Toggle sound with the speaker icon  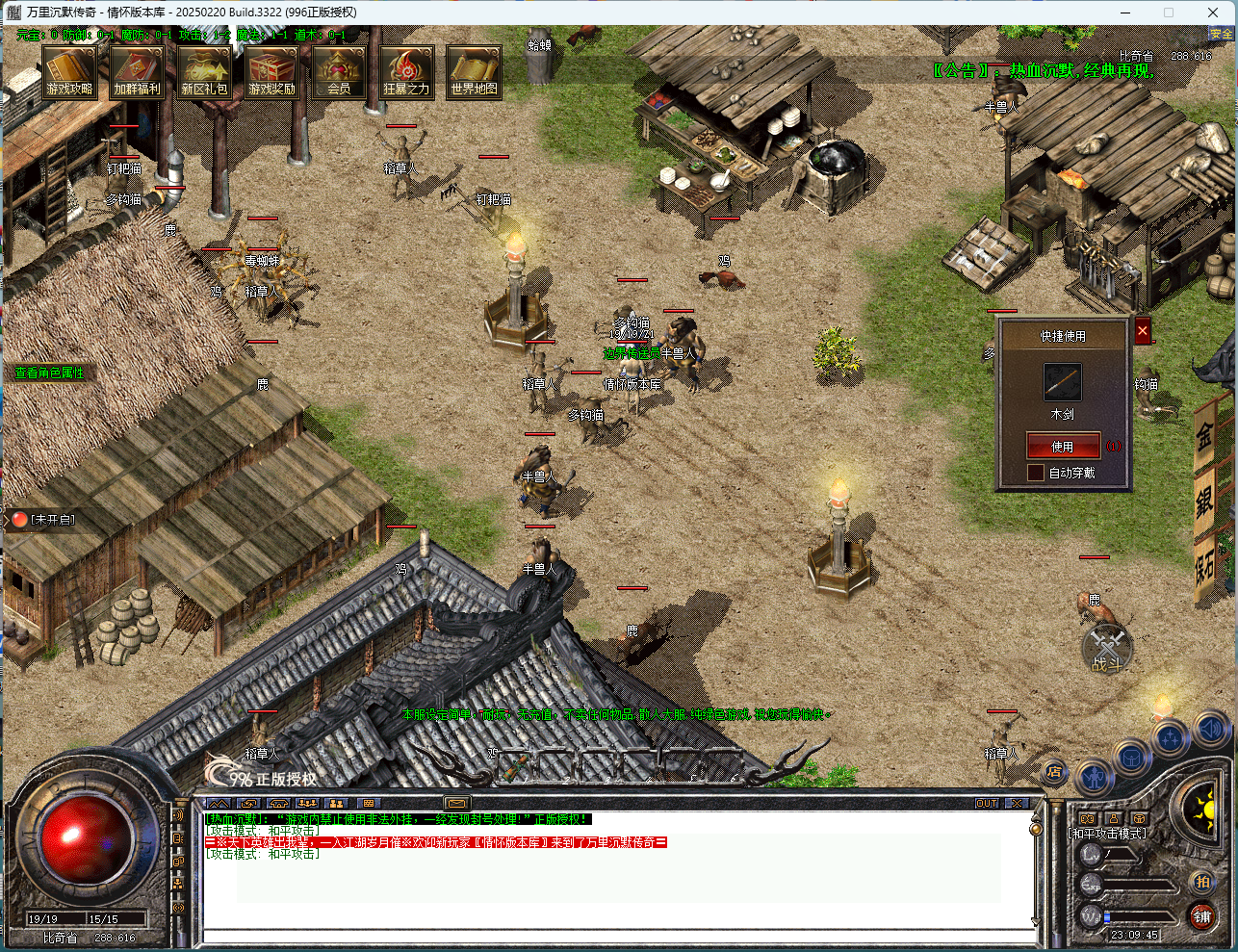pyautogui.click(x=1210, y=729)
